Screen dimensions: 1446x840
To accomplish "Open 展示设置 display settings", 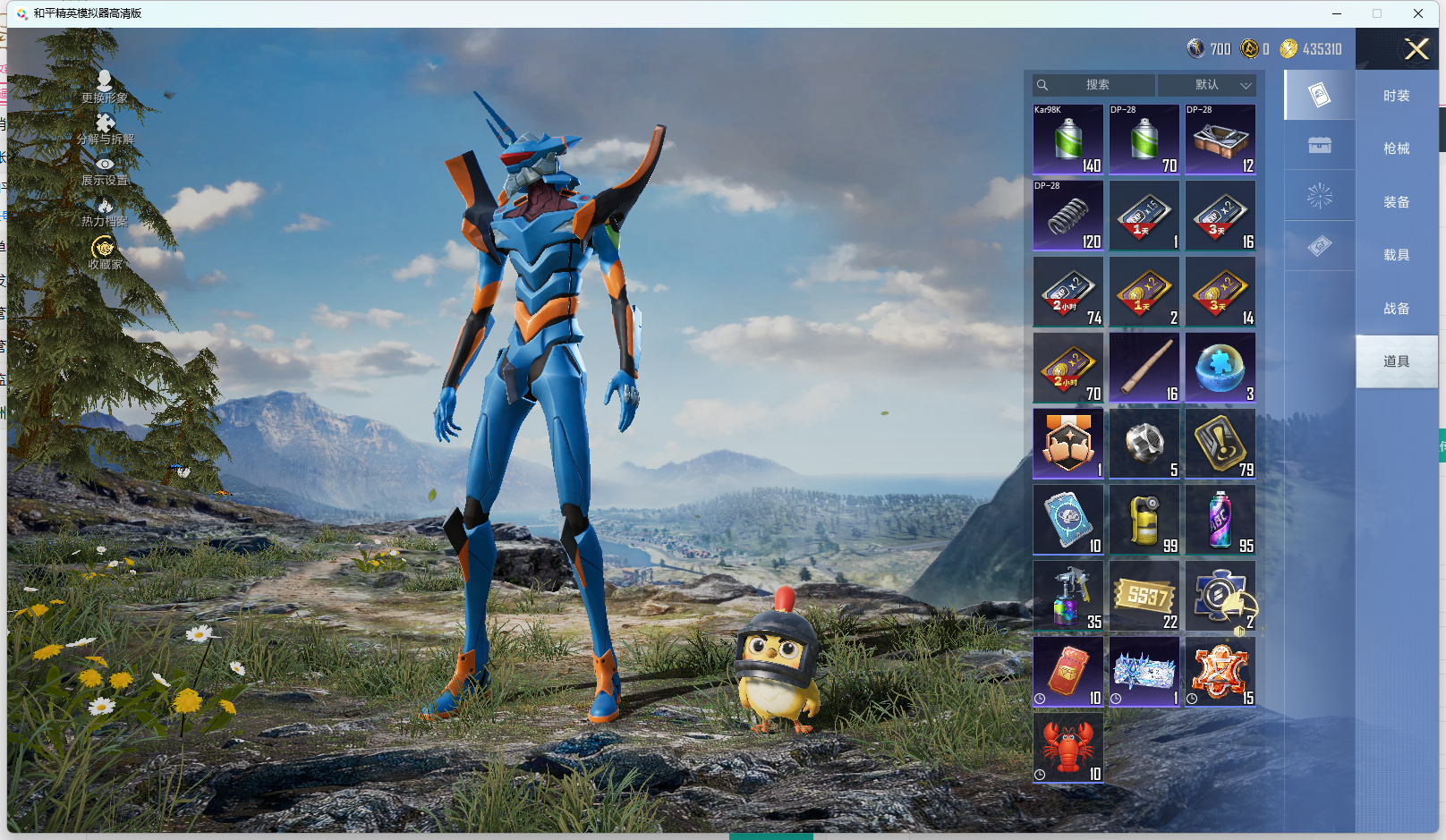I will click(x=105, y=170).
